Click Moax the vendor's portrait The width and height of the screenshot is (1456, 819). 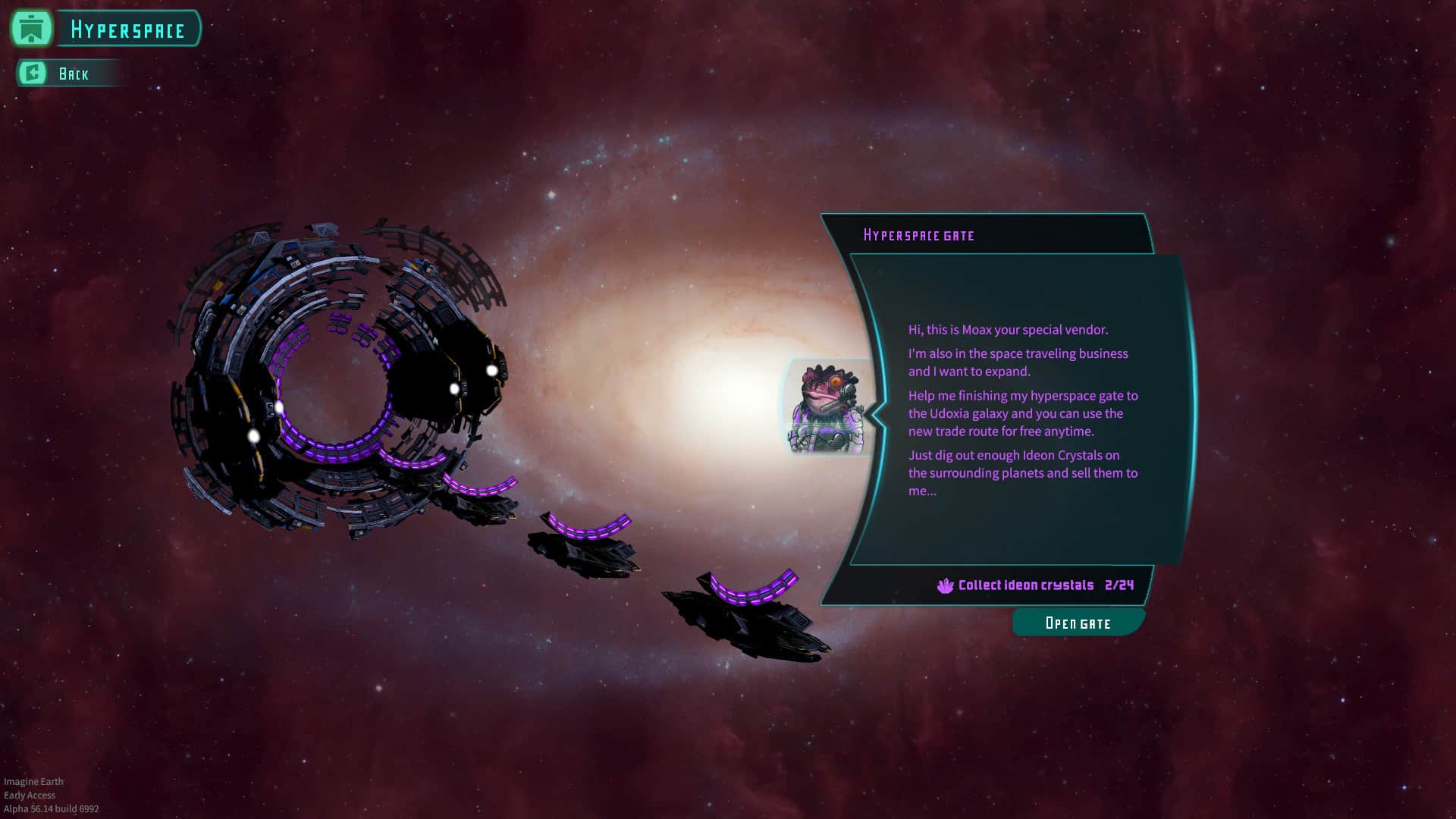click(x=827, y=408)
